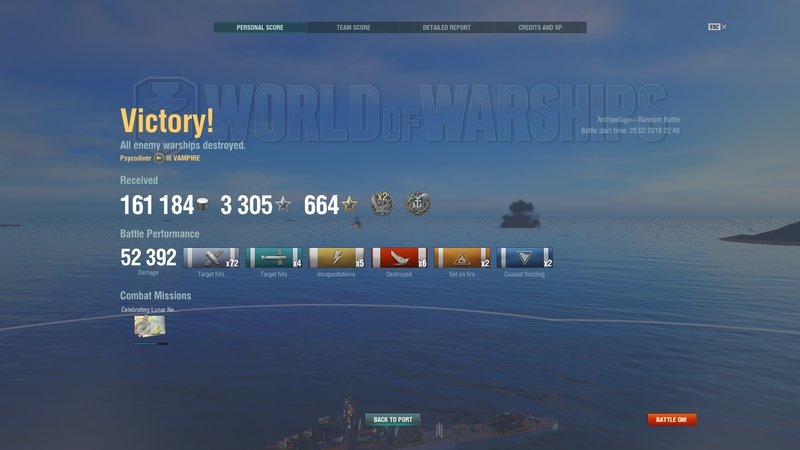
Task: Switch to the Team Score tab
Action: click(x=353, y=27)
